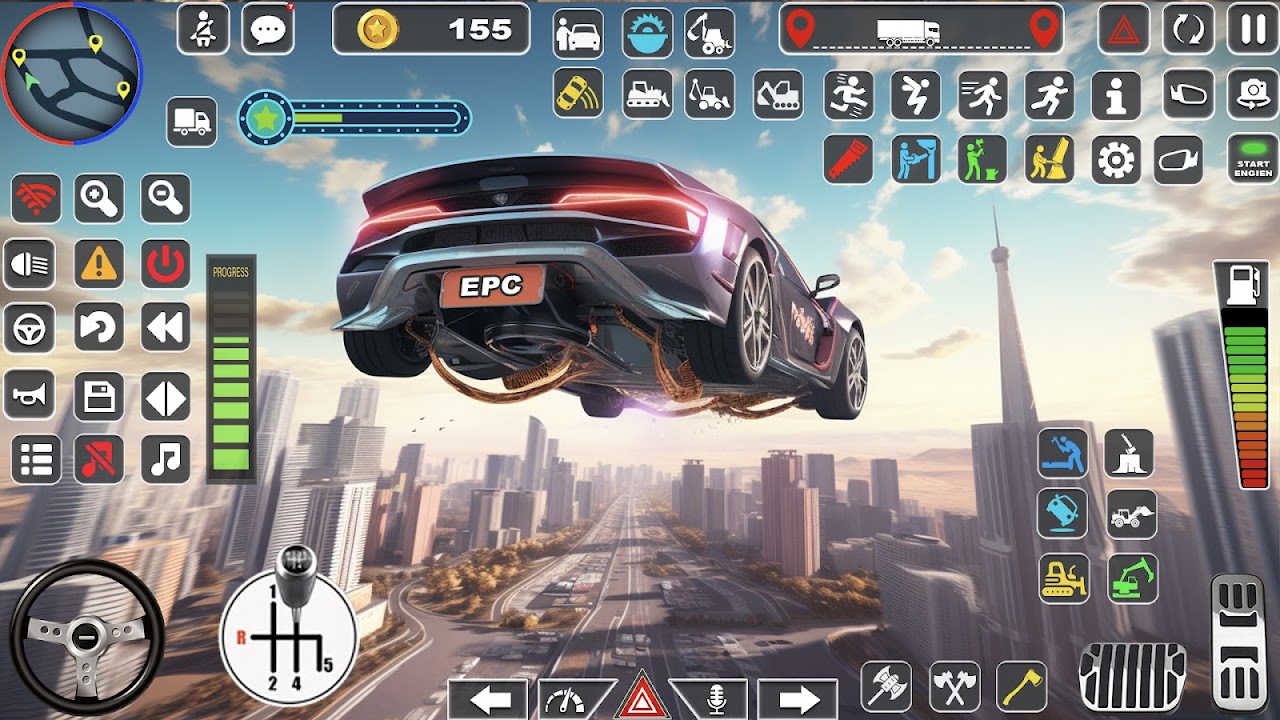Toggle the headlights icon

pos(33,265)
